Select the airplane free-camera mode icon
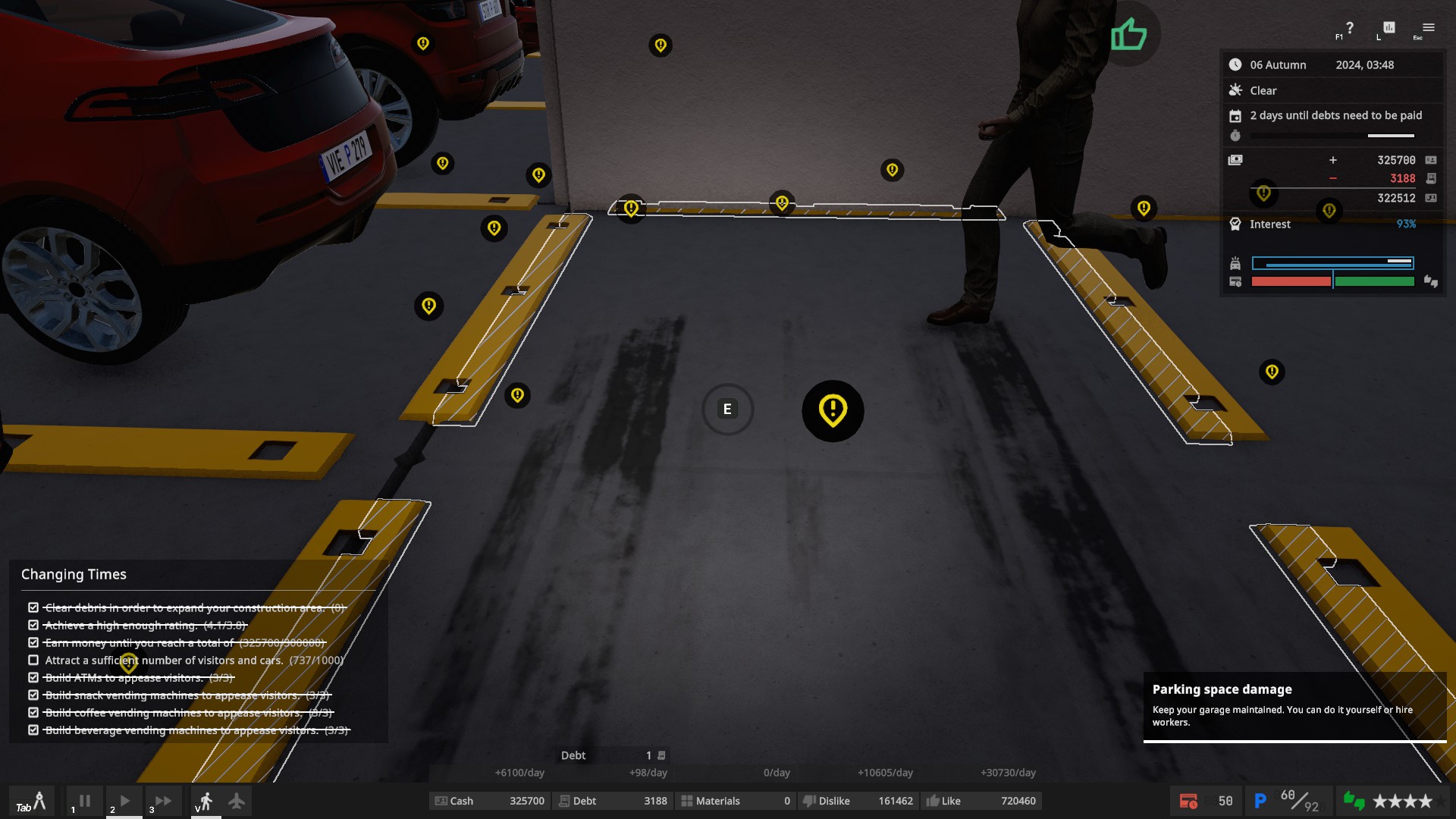The image size is (1456, 819). point(237,800)
